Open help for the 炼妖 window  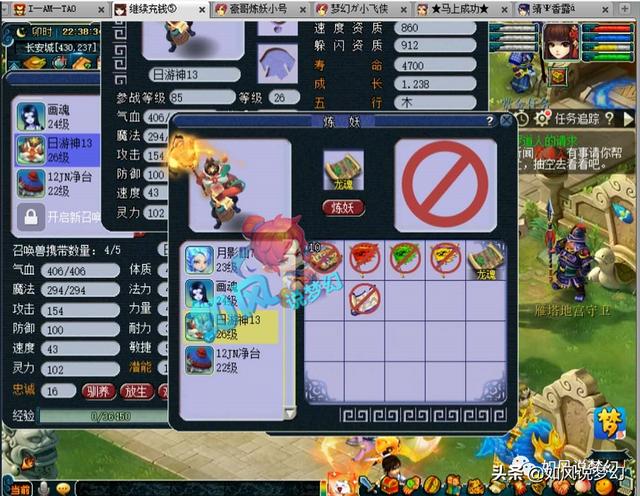click(490, 120)
